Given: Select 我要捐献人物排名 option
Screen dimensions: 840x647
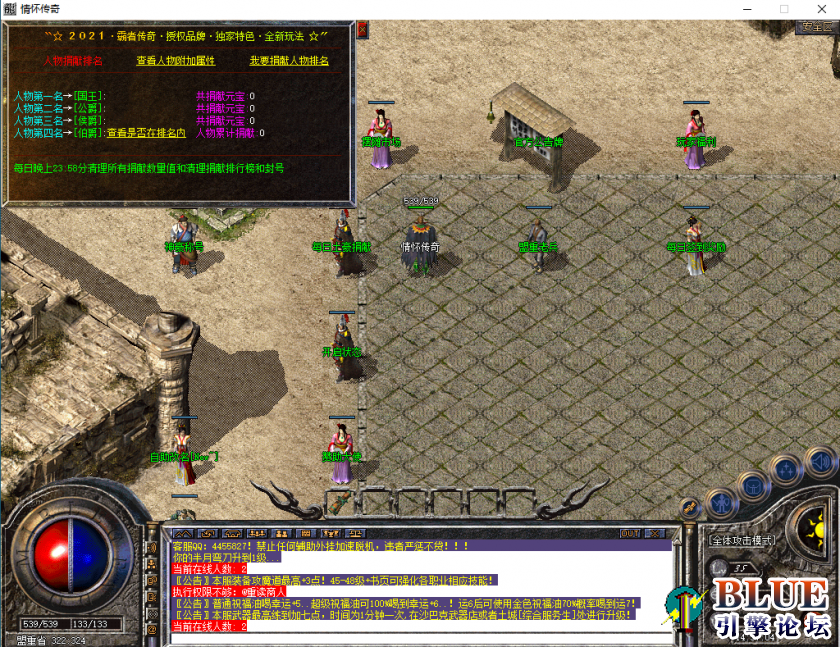Looking at the screenshot, I should [x=289, y=61].
